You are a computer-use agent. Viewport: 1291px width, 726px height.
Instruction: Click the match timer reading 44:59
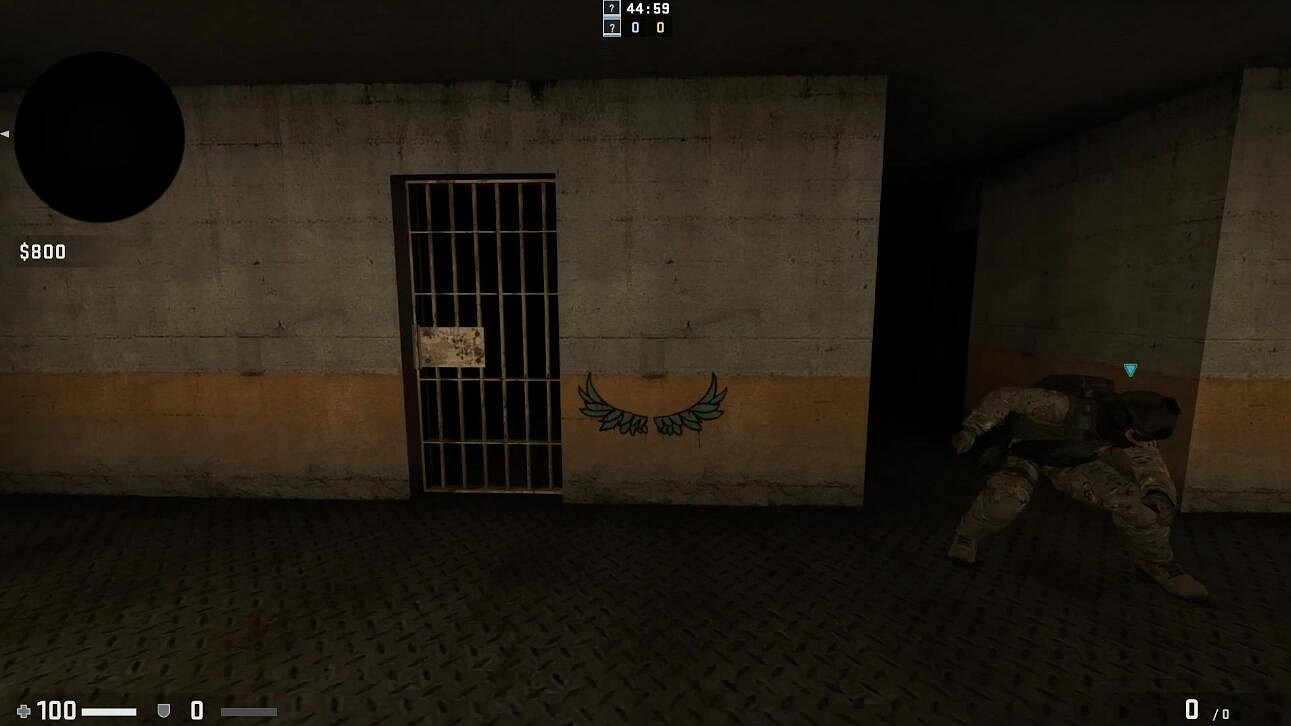(x=646, y=9)
